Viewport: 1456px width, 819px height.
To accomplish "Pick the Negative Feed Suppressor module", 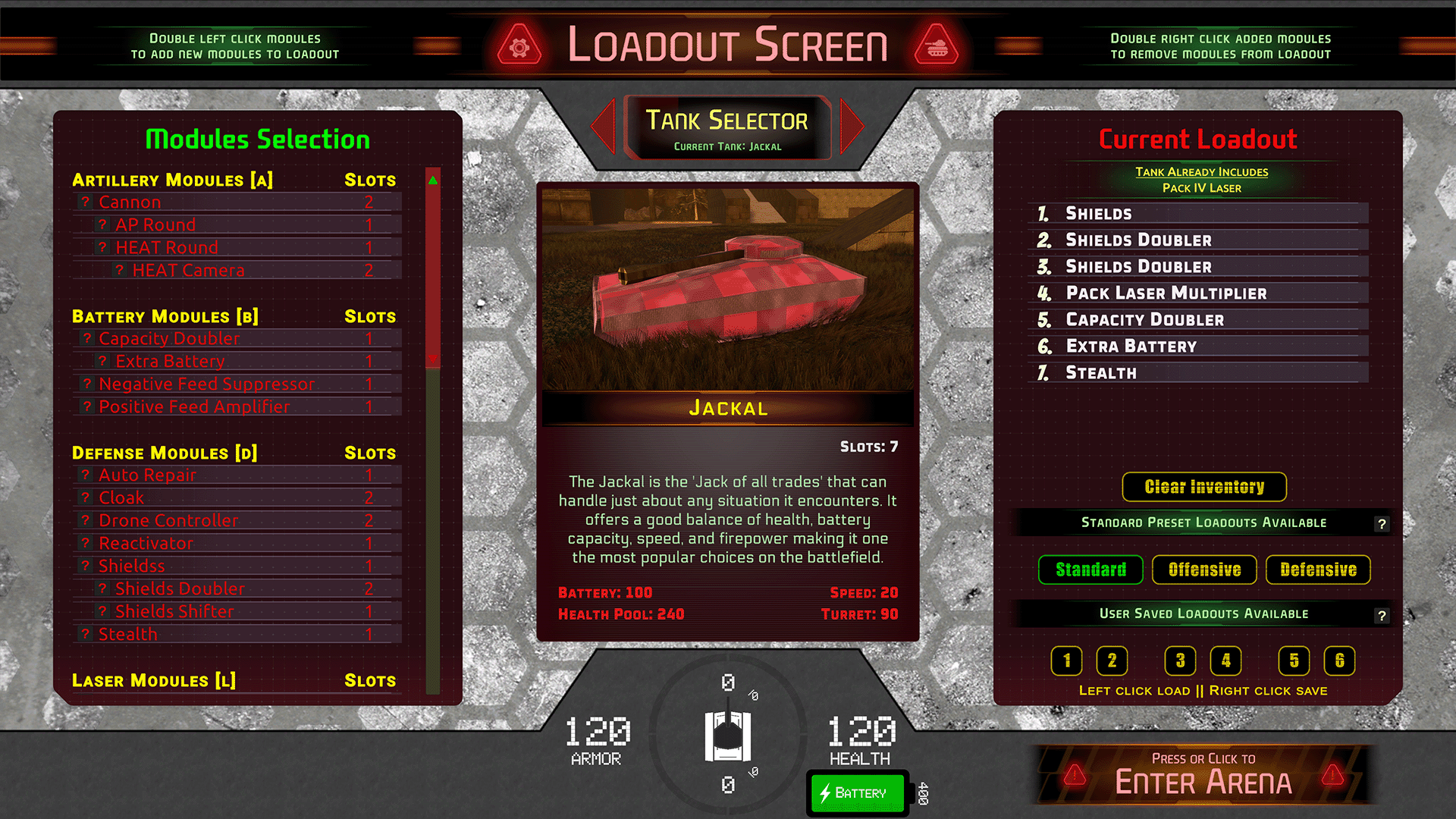I will click(x=206, y=384).
